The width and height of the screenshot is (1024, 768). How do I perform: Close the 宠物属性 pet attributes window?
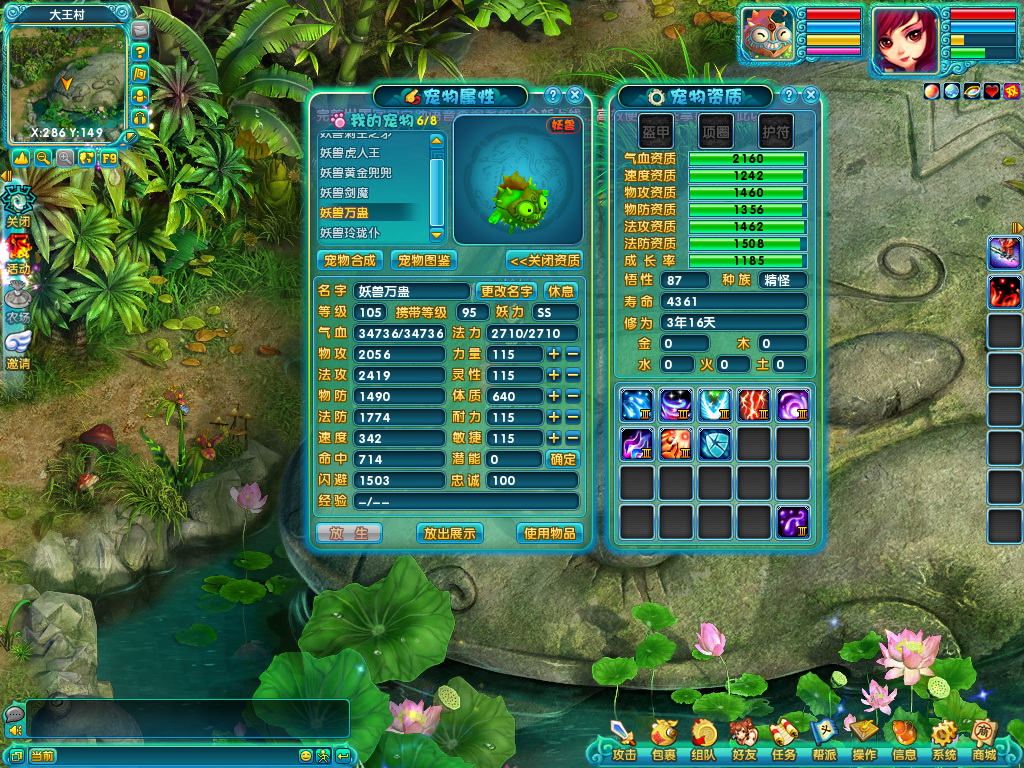click(x=576, y=95)
